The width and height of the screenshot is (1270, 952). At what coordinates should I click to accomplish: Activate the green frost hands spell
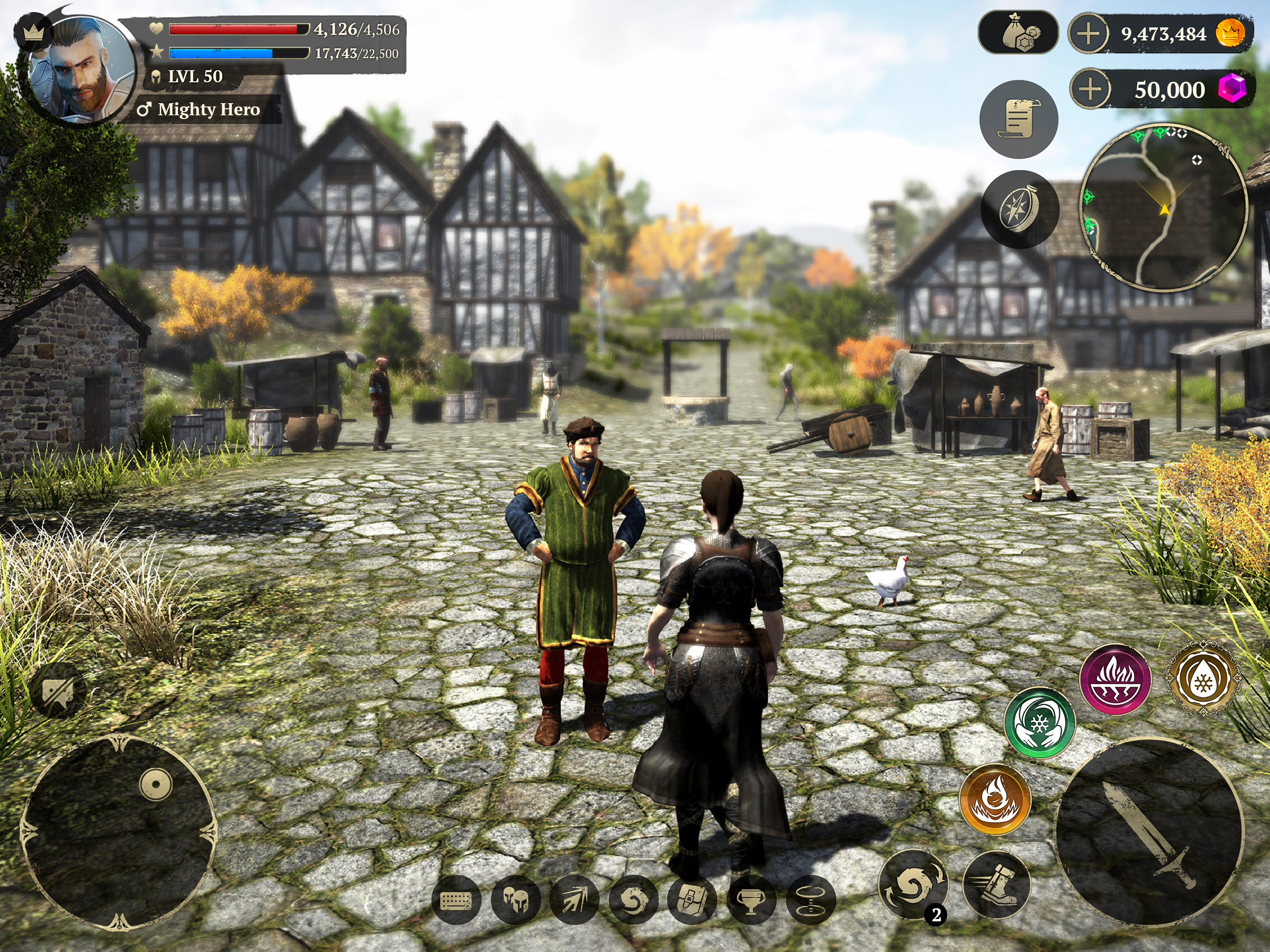(x=1039, y=722)
